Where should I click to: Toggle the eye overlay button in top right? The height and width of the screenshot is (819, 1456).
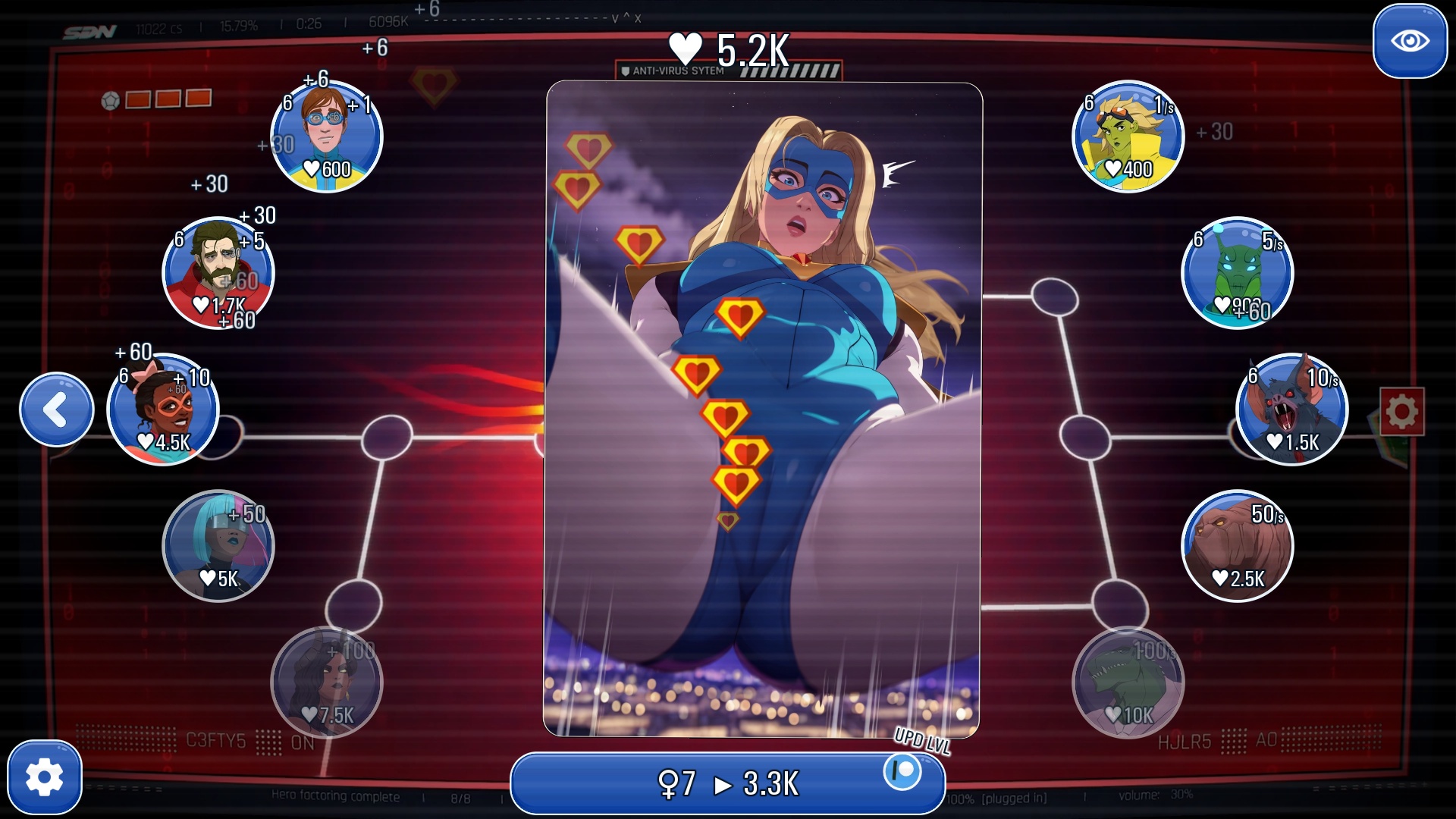pos(1409,42)
